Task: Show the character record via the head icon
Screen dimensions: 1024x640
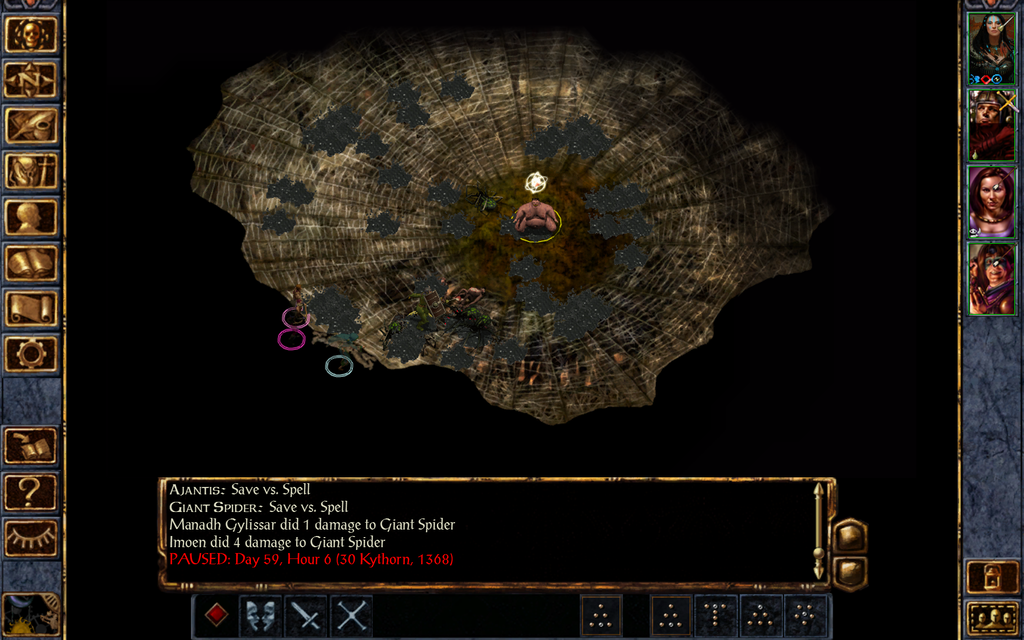Action: tap(31, 217)
